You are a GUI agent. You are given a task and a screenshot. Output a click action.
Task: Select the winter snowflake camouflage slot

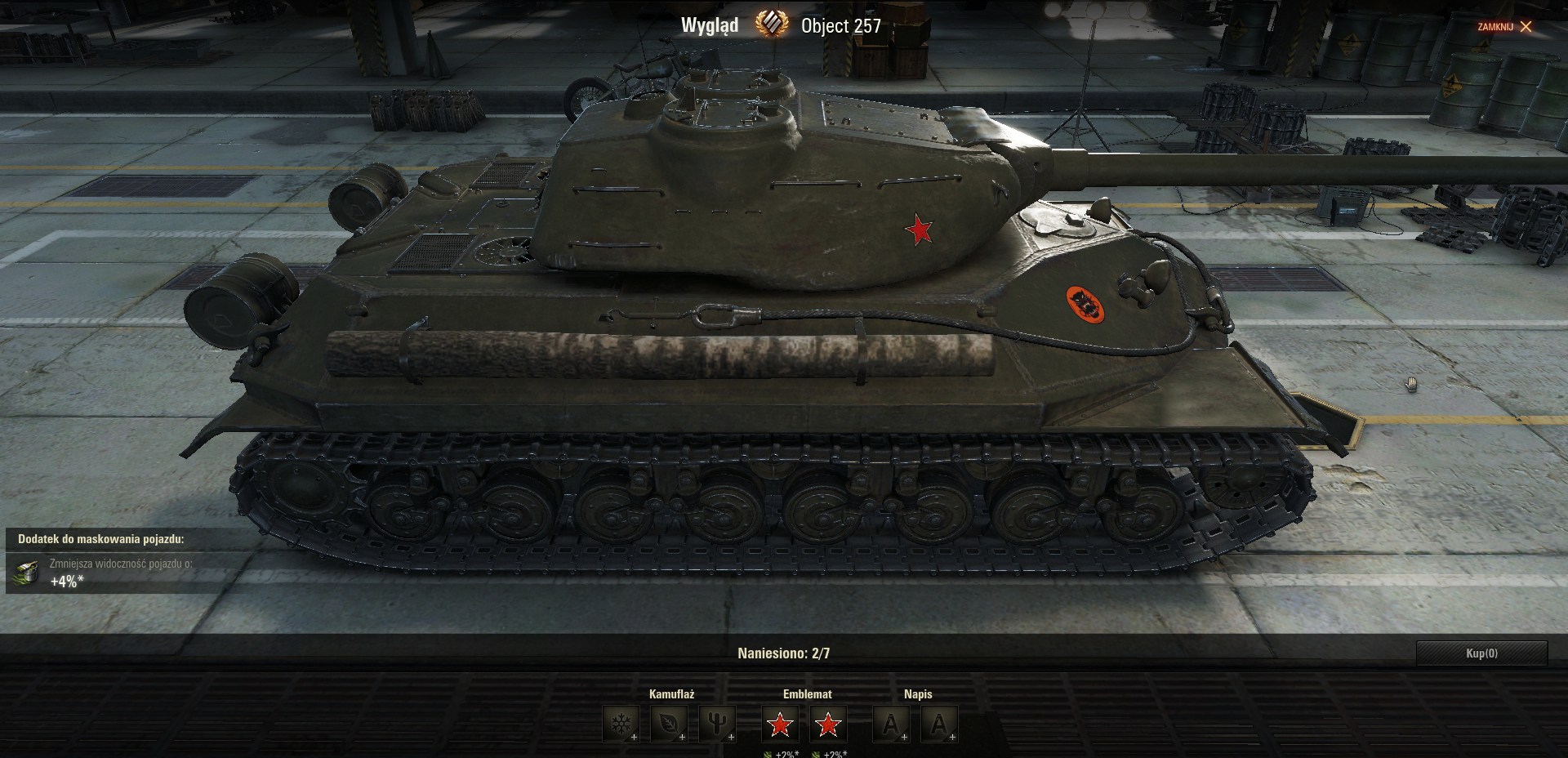(x=620, y=724)
